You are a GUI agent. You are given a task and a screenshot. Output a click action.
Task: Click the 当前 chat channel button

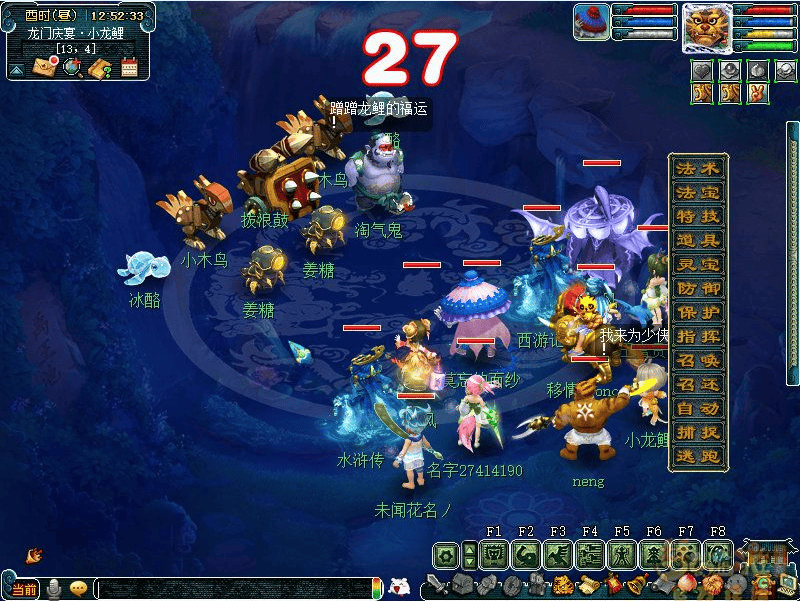(x=23, y=589)
